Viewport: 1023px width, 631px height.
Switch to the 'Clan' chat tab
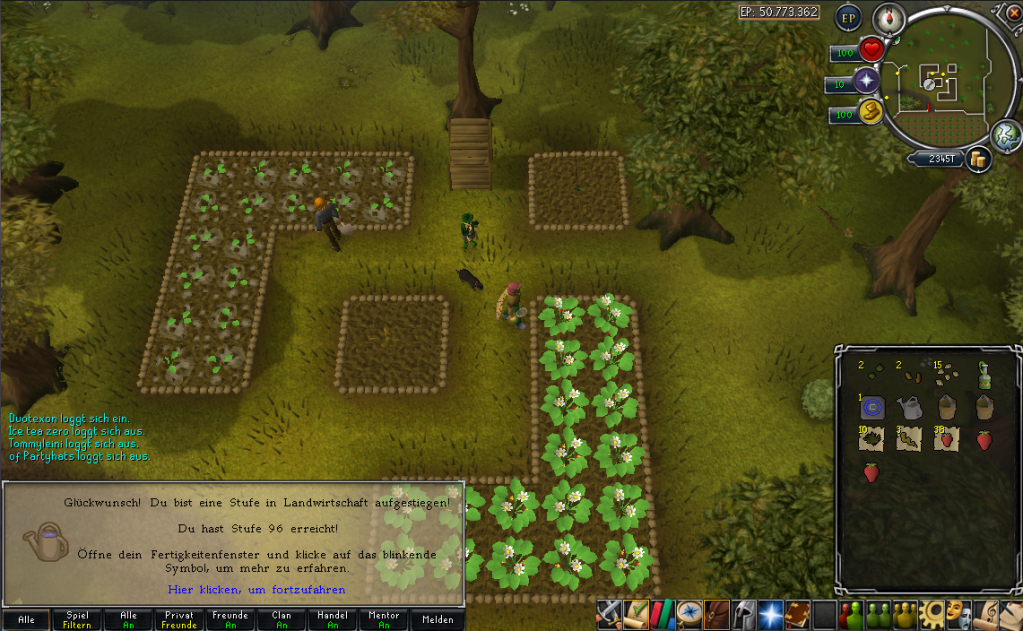click(x=283, y=620)
